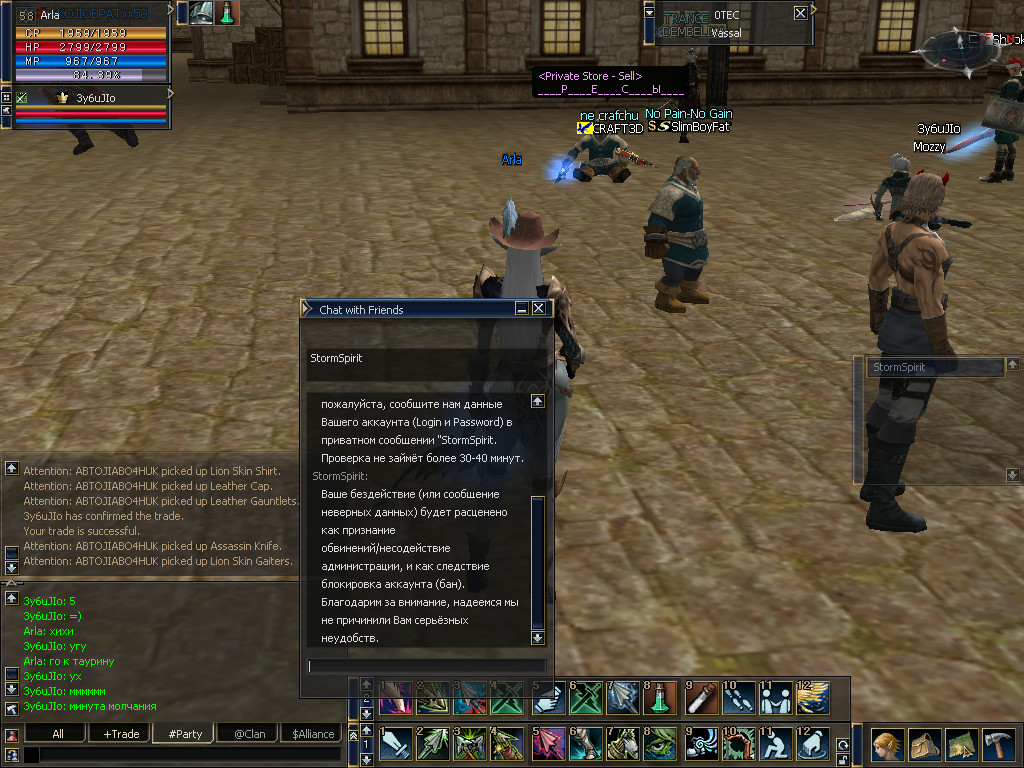Close the Chat with Friends window
Image resolution: width=1024 pixels, height=768 pixels.
tap(539, 309)
